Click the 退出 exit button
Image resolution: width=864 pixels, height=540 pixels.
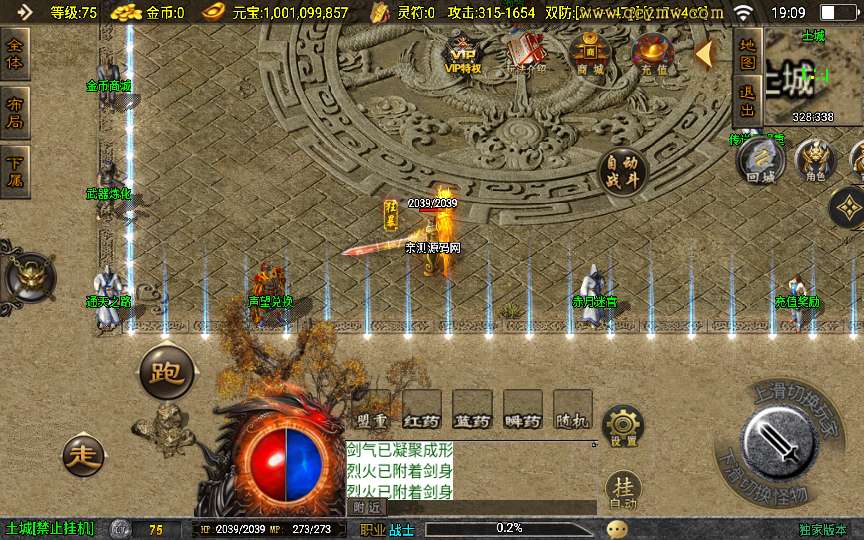[746, 103]
